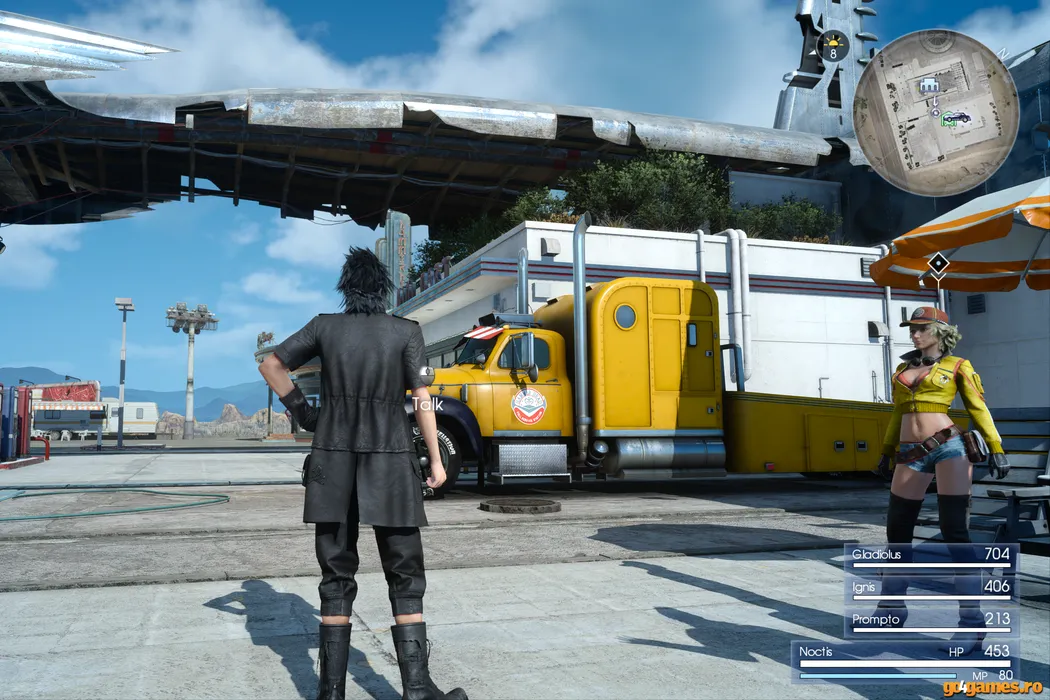Click the sun time-of-day indicator
This screenshot has width=1050, height=700.
pos(833,46)
